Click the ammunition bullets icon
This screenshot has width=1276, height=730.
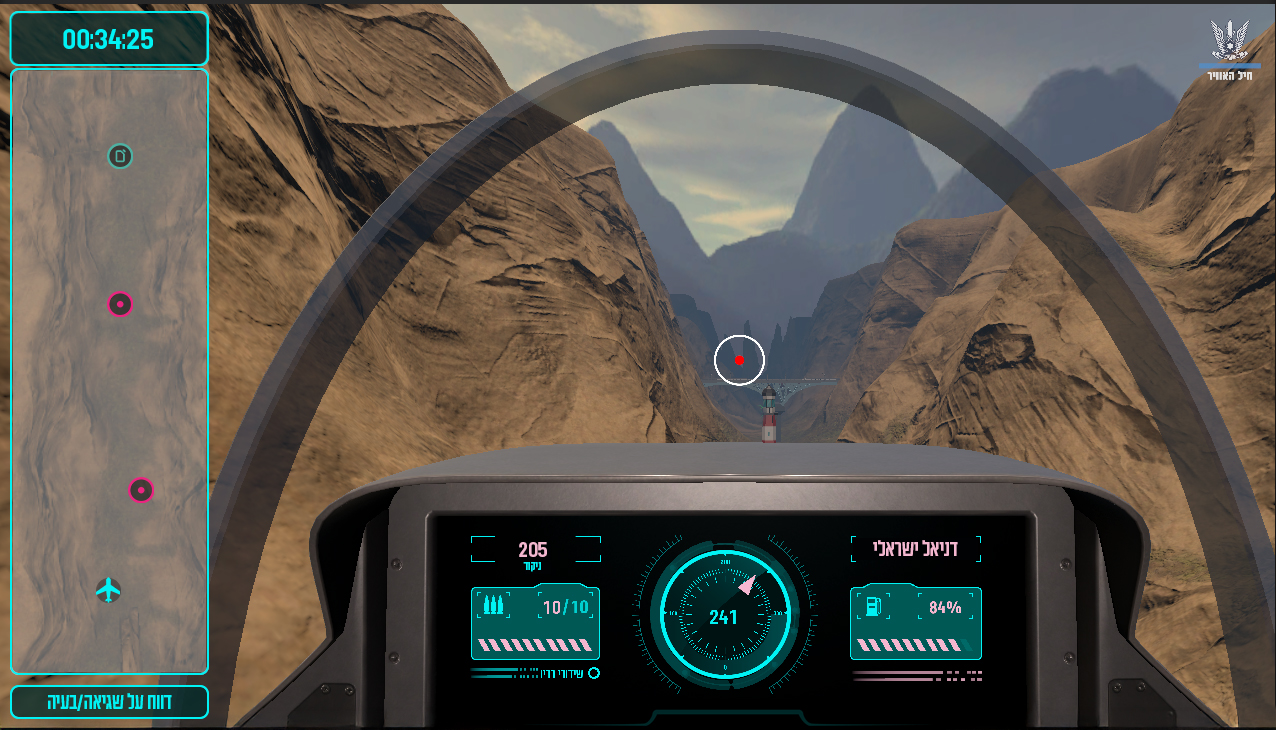(x=492, y=606)
